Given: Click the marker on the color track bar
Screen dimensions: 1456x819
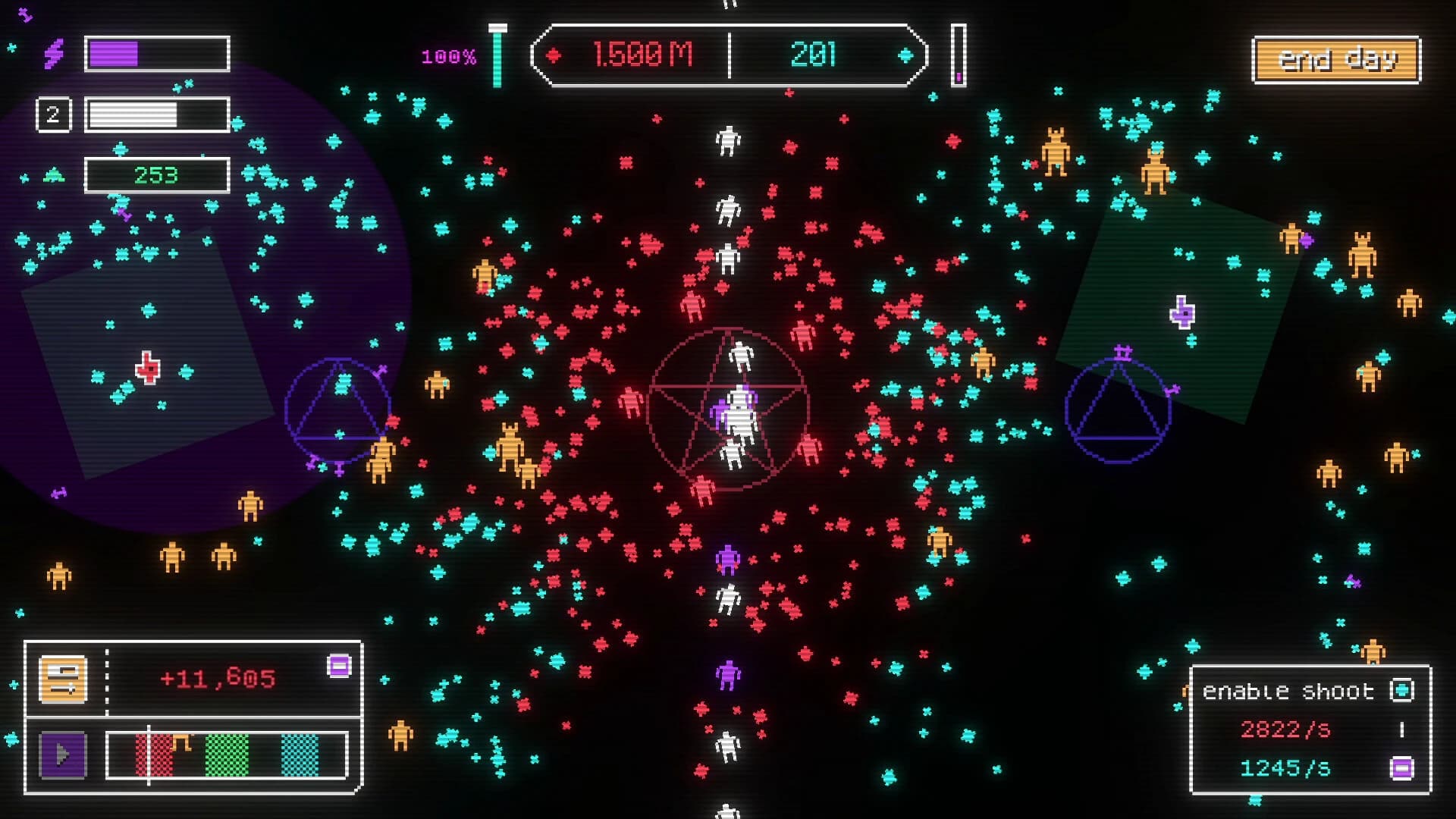Looking at the screenshot, I should tap(149, 755).
